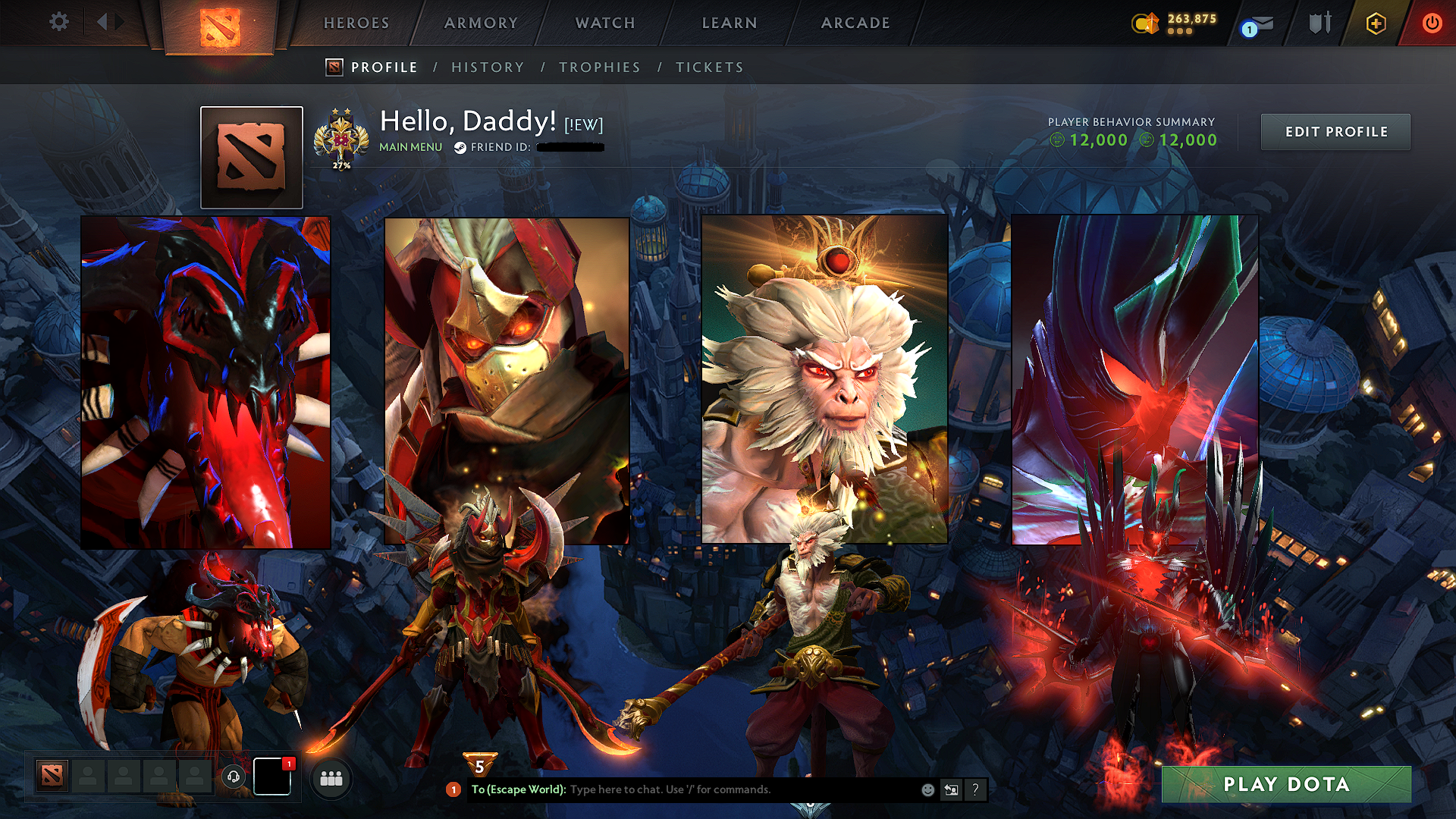Switch to the HISTORY tab
This screenshot has width=1456, height=819.
tap(488, 67)
